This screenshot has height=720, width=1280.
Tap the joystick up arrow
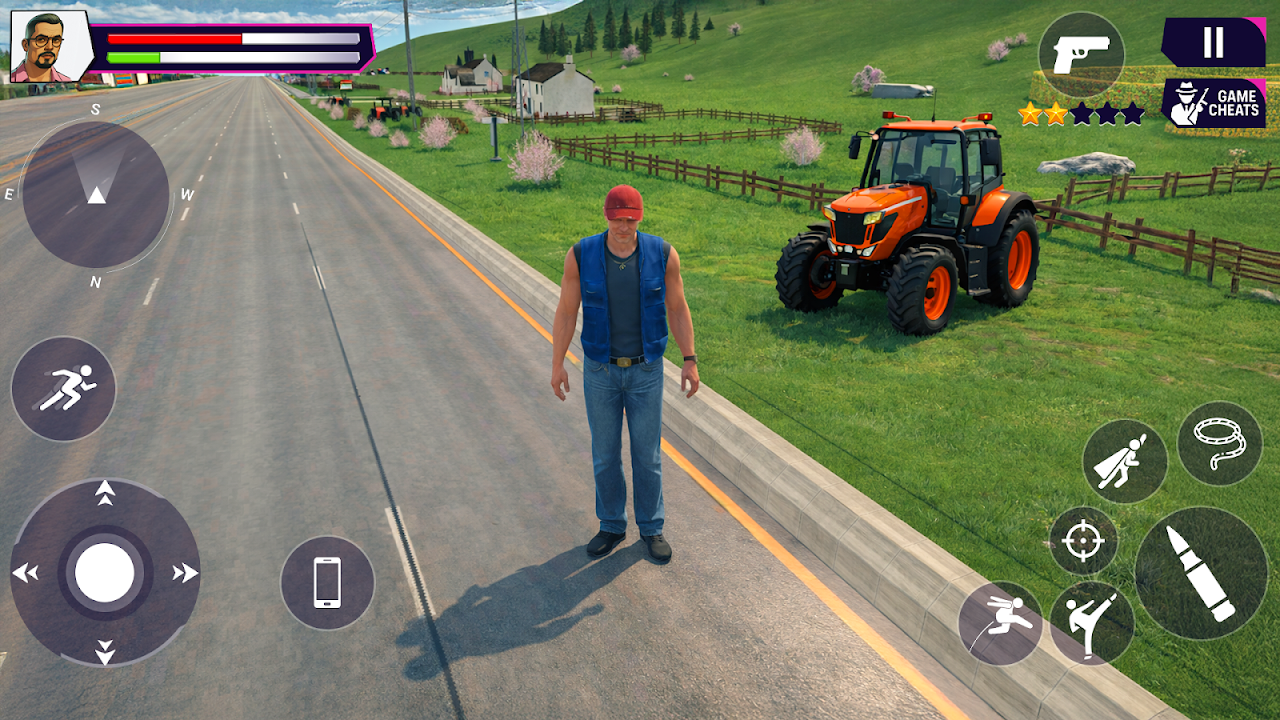105,492
